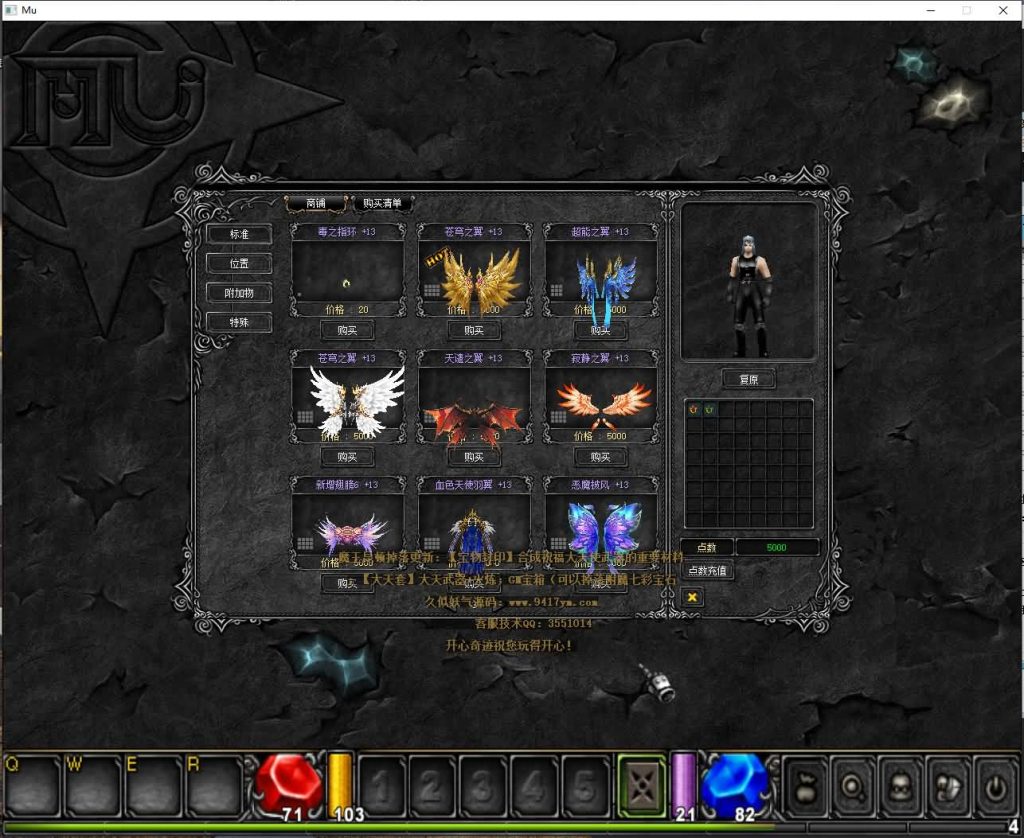Viewport: 1024px width, 838px height.
Task: Open 点数充值 point recharge
Action: pyautogui.click(x=707, y=570)
